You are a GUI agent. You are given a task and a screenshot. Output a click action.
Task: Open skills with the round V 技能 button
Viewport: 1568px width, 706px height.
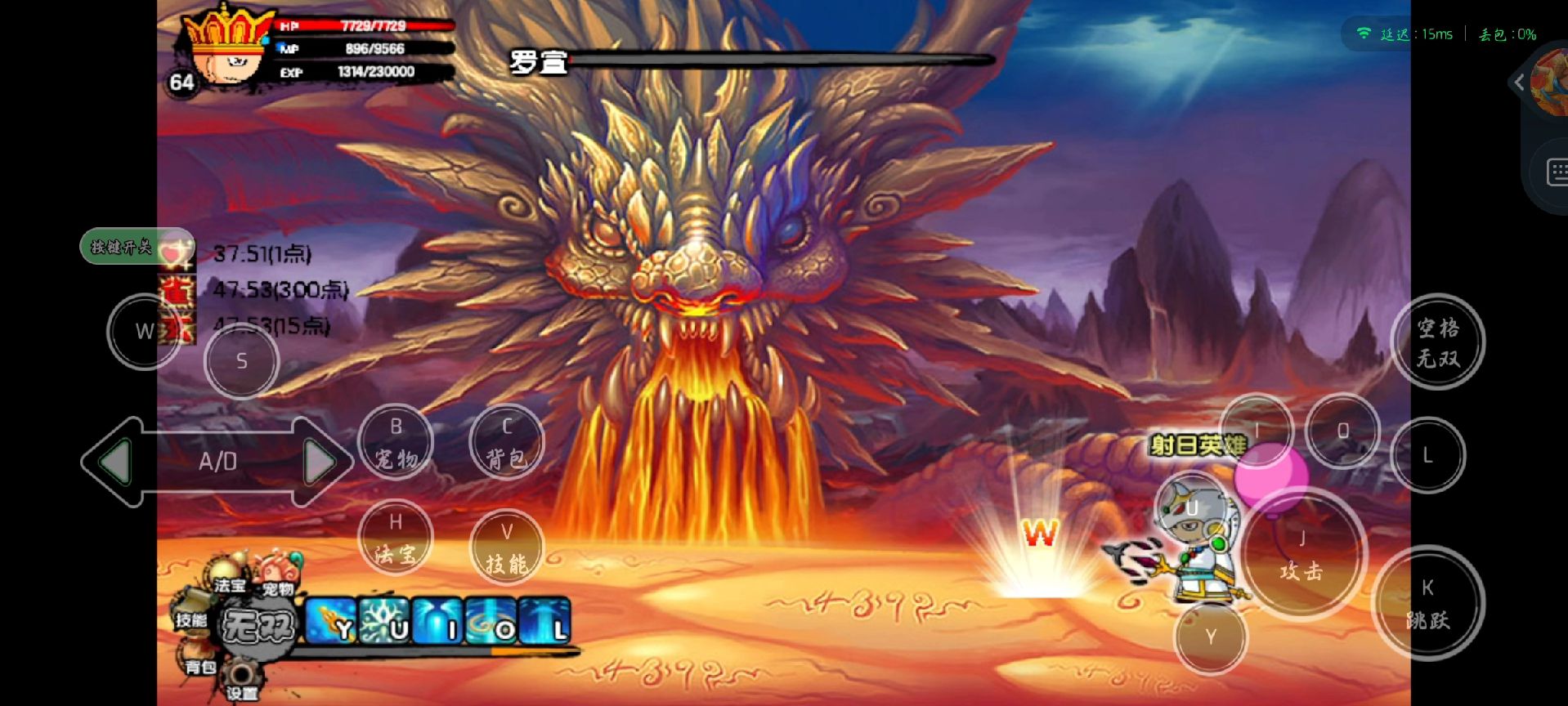pyautogui.click(x=507, y=547)
